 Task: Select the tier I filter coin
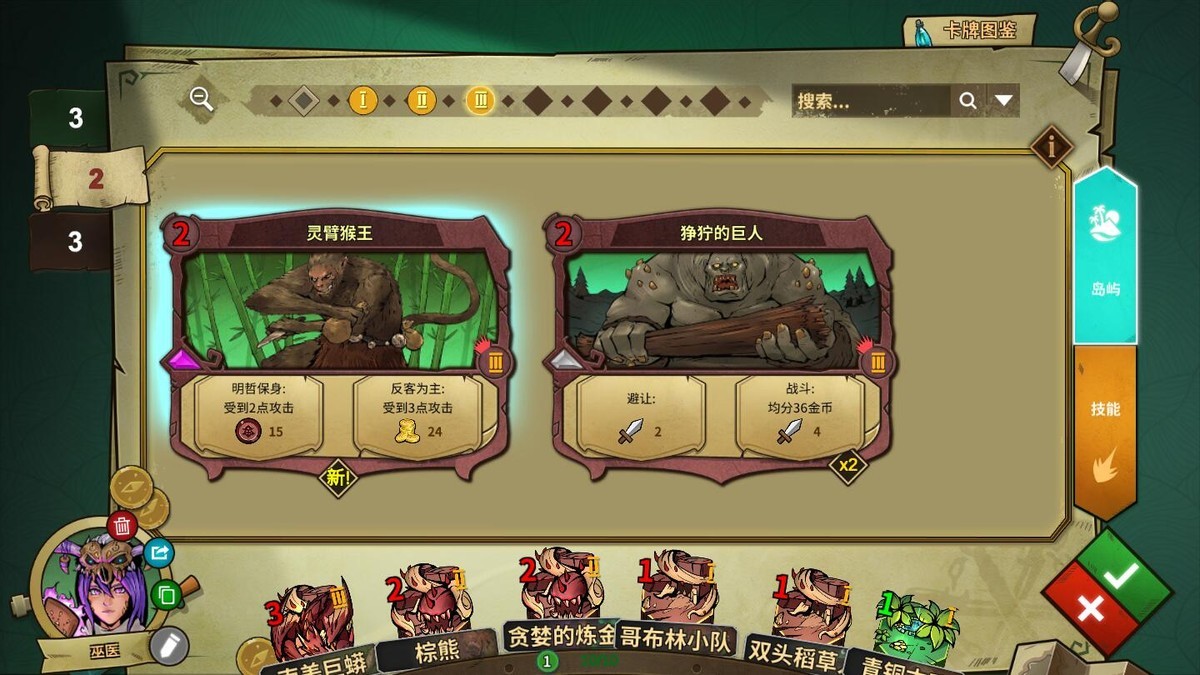[363, 100]
